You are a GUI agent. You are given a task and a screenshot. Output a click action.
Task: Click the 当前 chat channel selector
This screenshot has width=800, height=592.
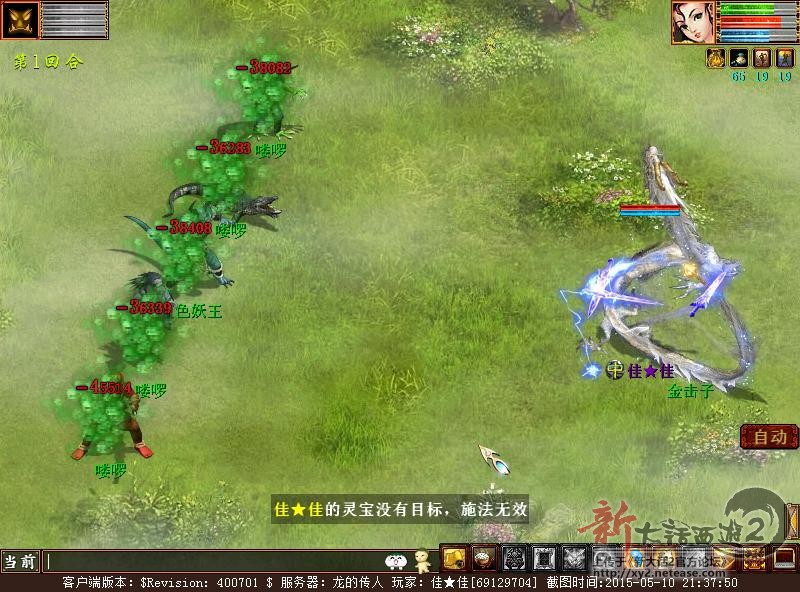click(x=20, y=561)
